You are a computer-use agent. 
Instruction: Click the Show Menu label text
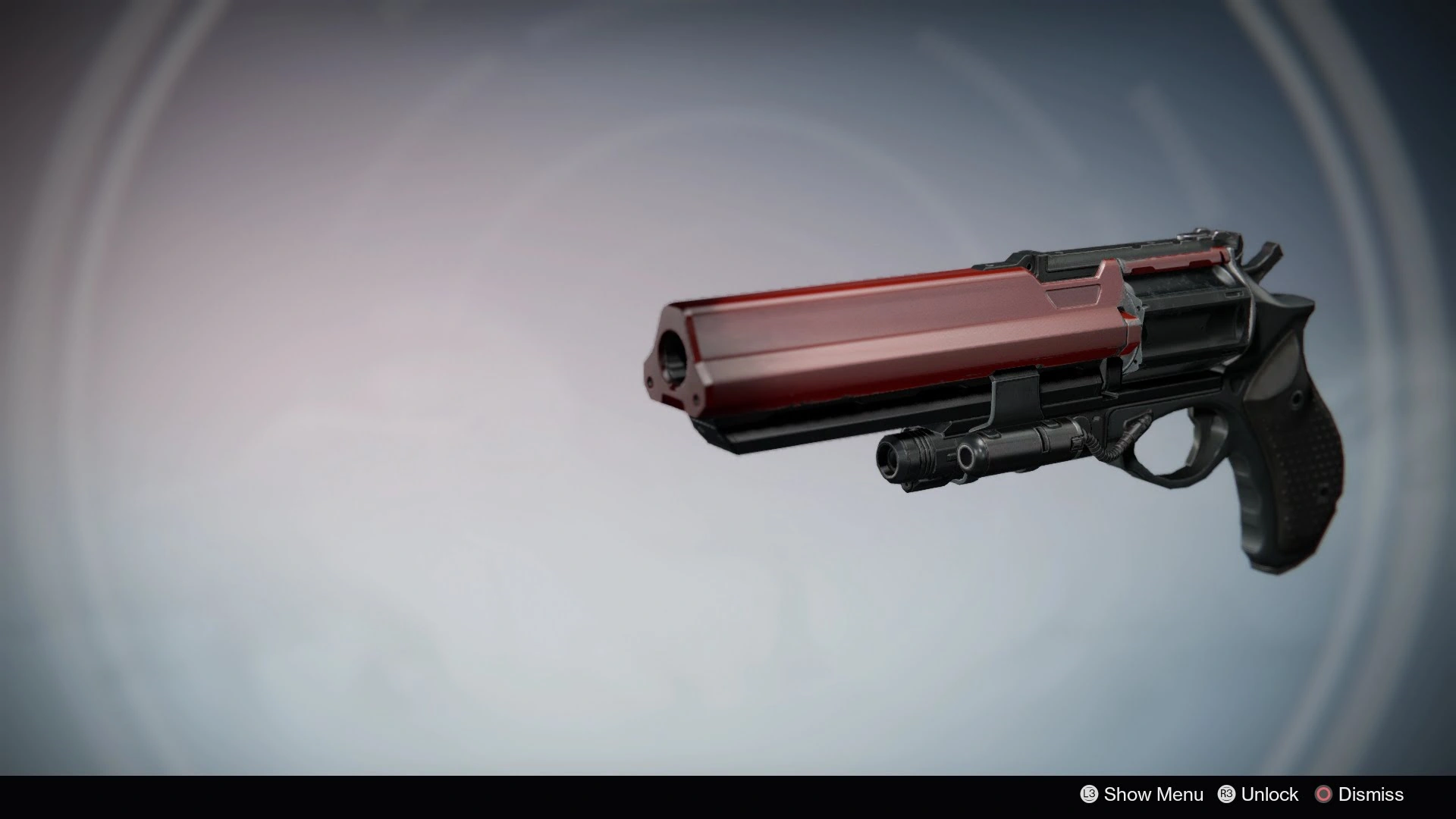pos(1153,794)
